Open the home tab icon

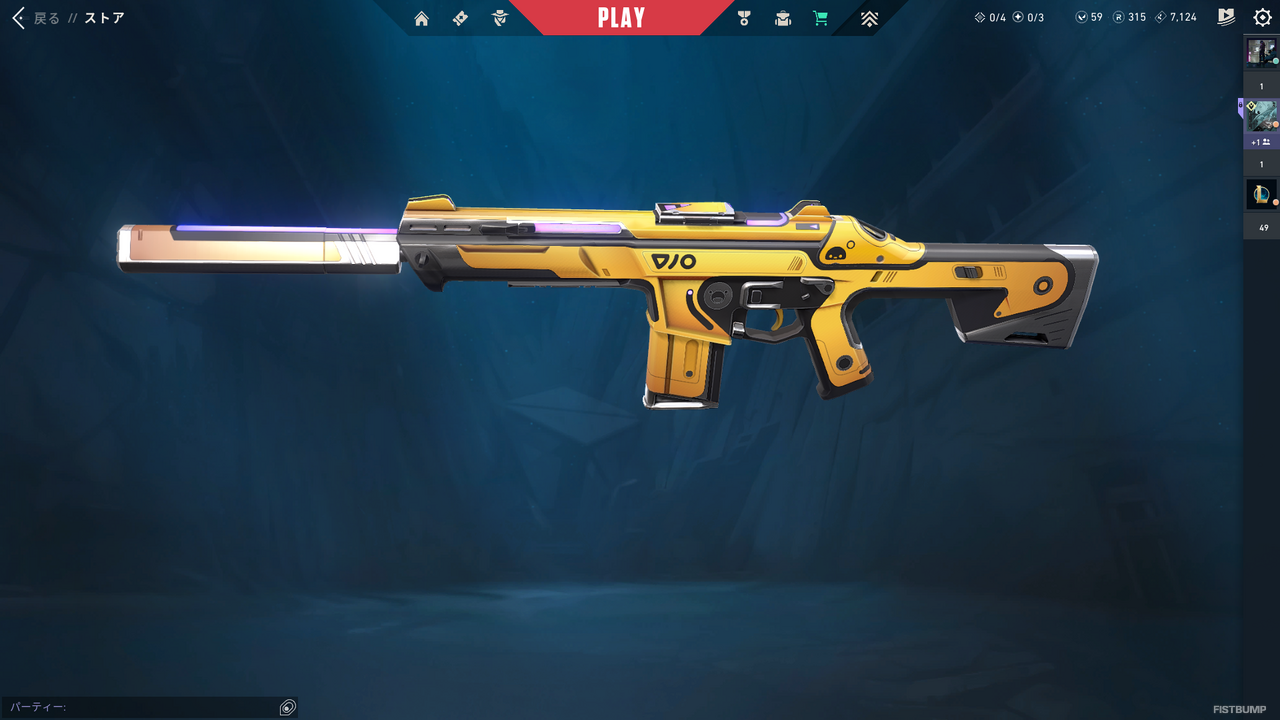(421, 18)
